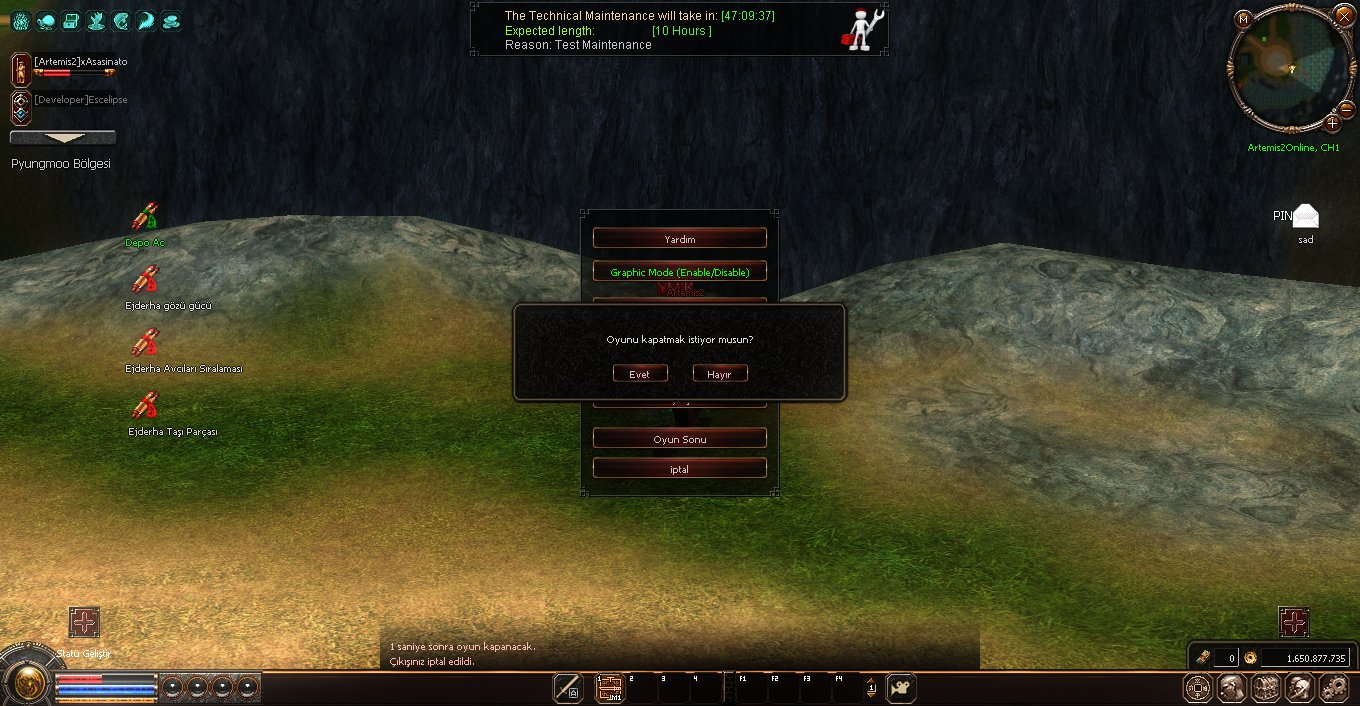Select iptal to cancel the menu
Viewport: 1360px width, 706px height.
pos(680,469)
